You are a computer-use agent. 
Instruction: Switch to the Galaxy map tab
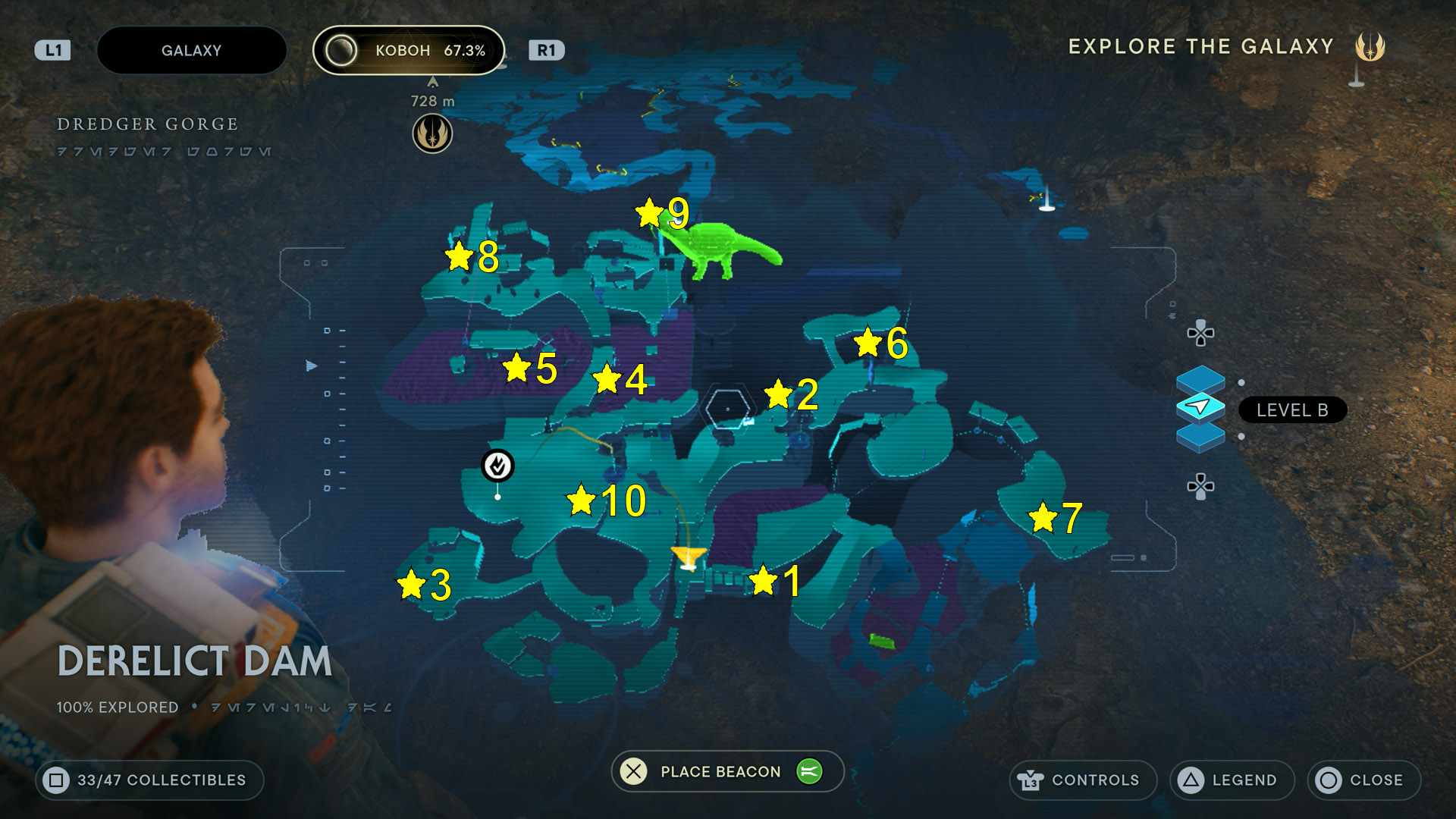[x=191, y=51]
